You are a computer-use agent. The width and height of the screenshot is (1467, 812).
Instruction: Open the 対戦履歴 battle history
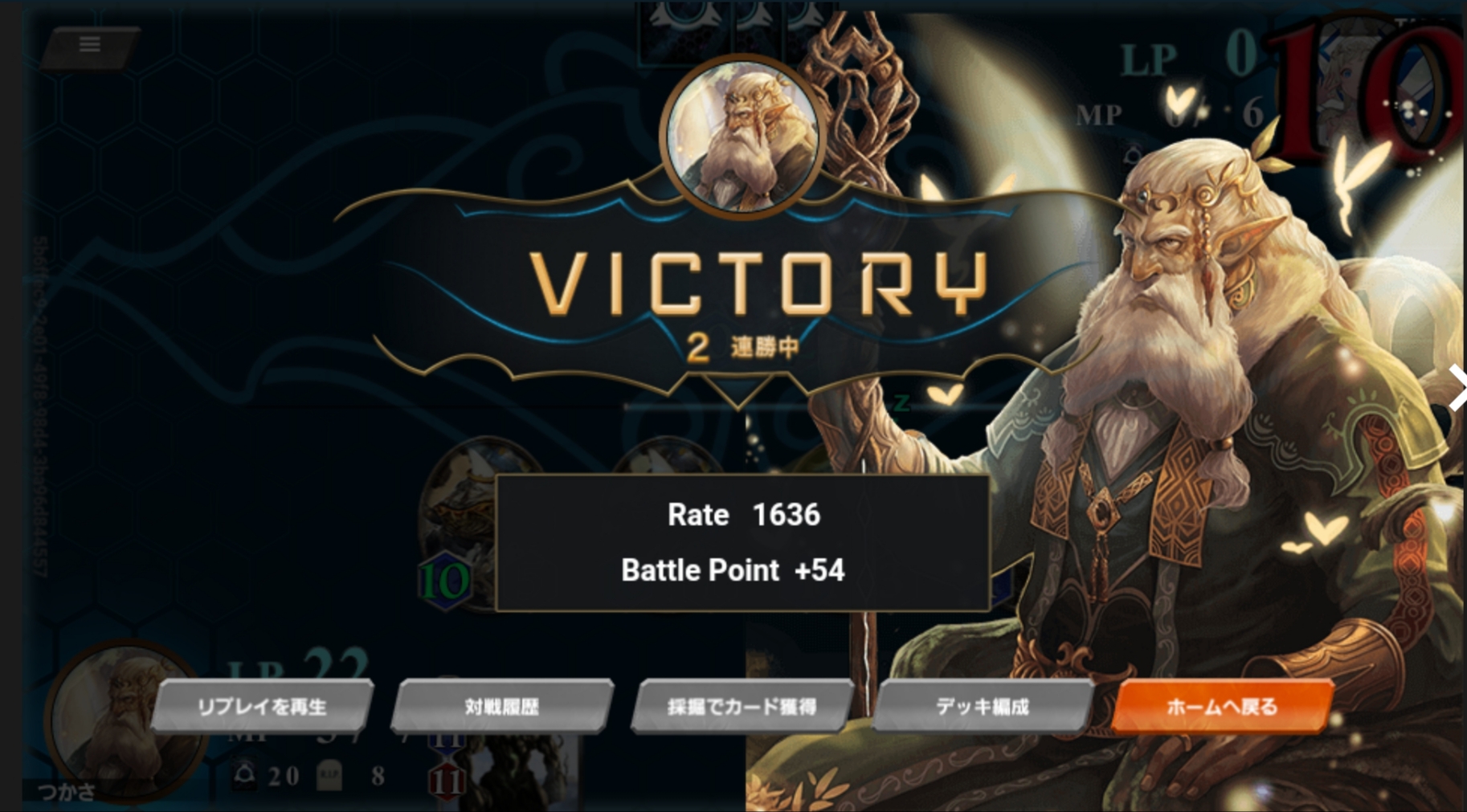(502, 707)
